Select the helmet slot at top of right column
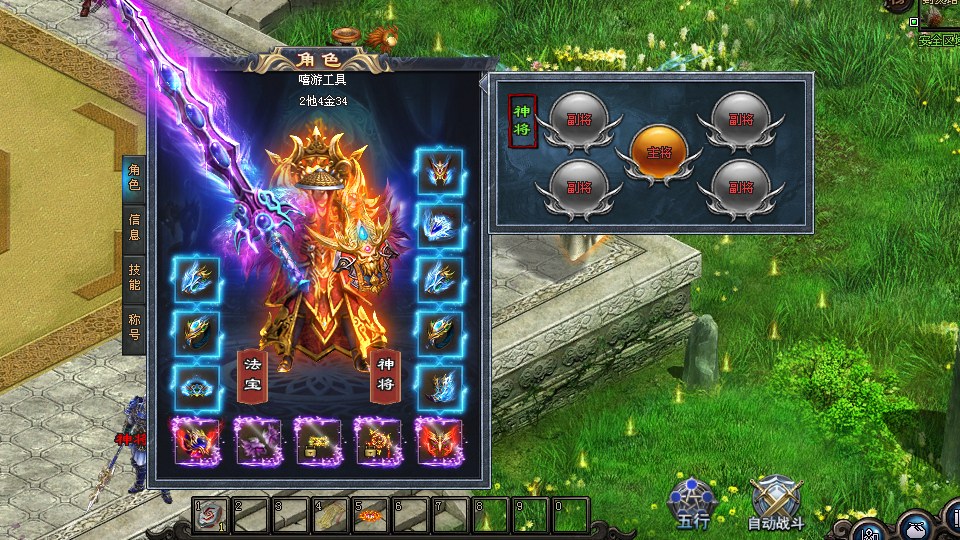Screen dimensions: 960x540 [439, 172]
